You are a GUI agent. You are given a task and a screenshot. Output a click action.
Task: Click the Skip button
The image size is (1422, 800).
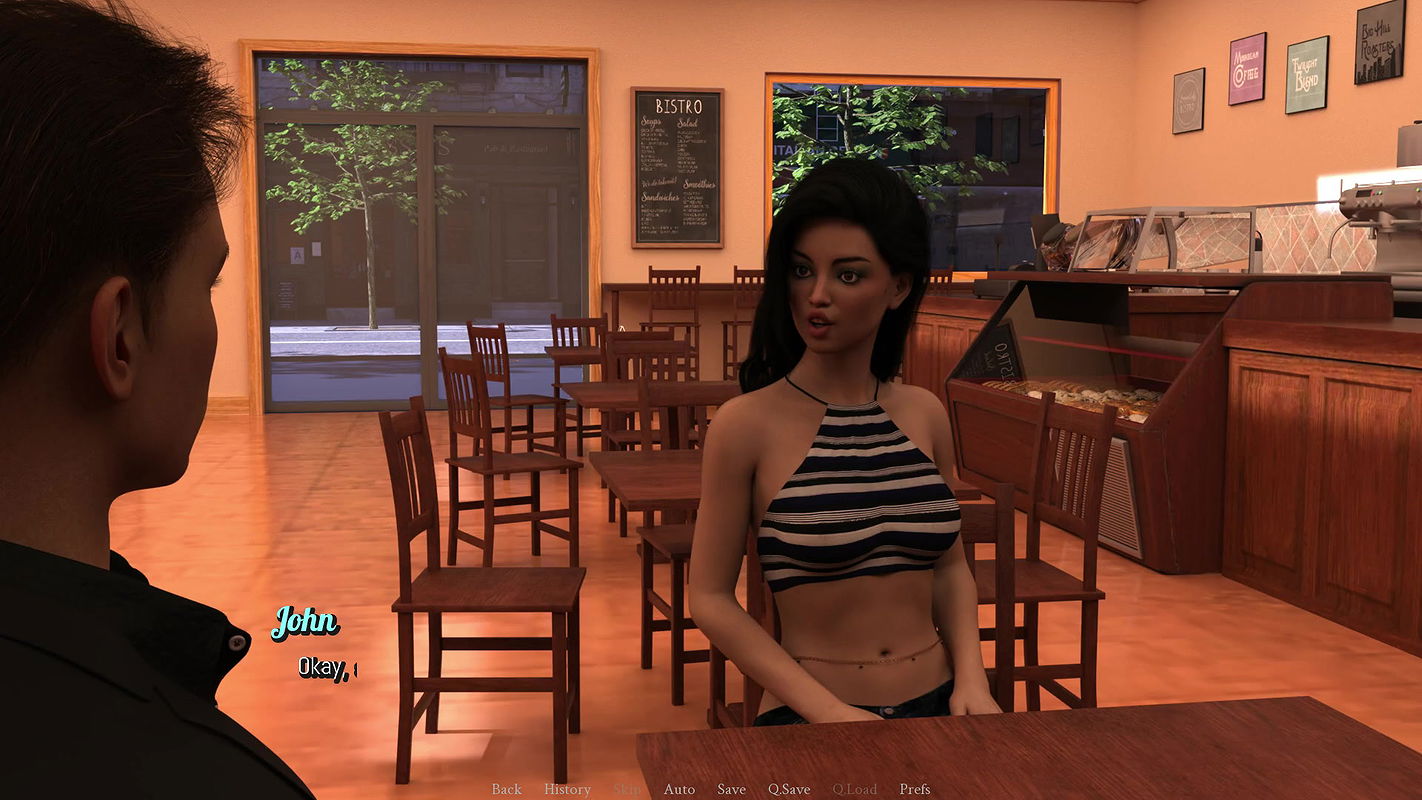pyautogui.click(x=627, y=789)
